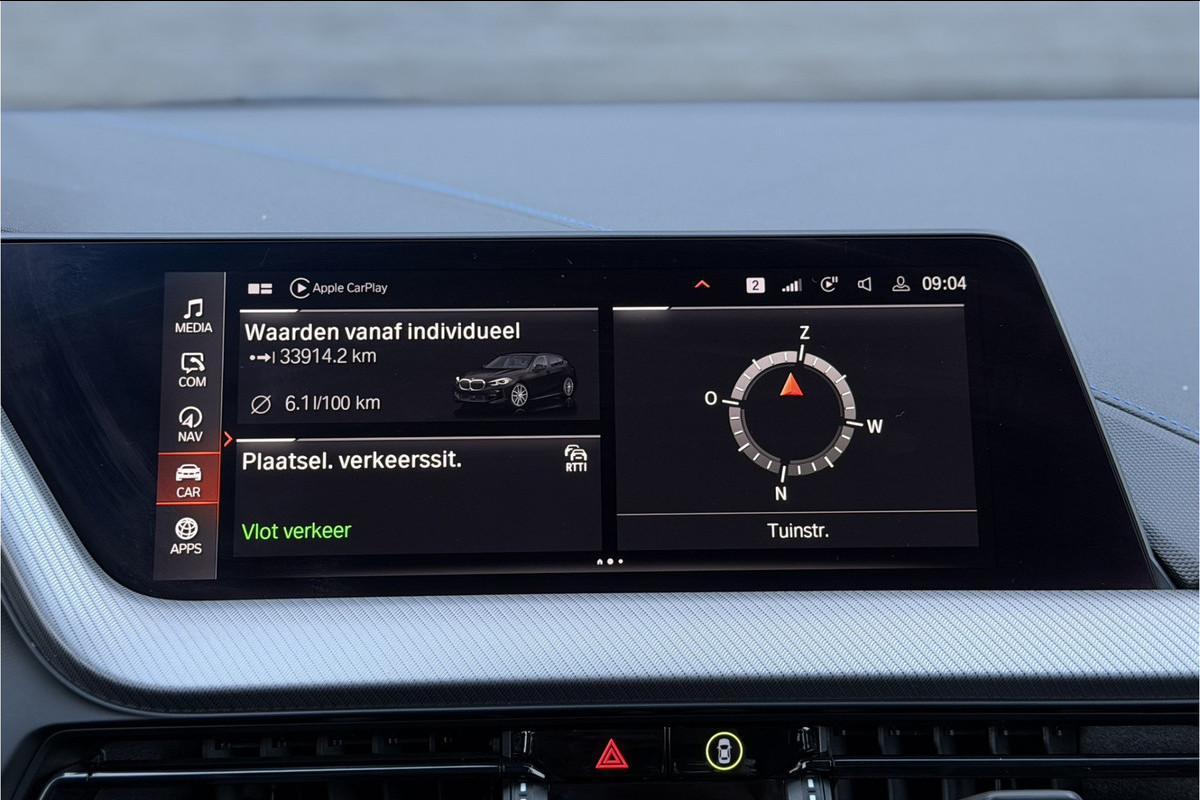
Task: Click the Tuinstr. street name label
Action: (x=797, y=531)
